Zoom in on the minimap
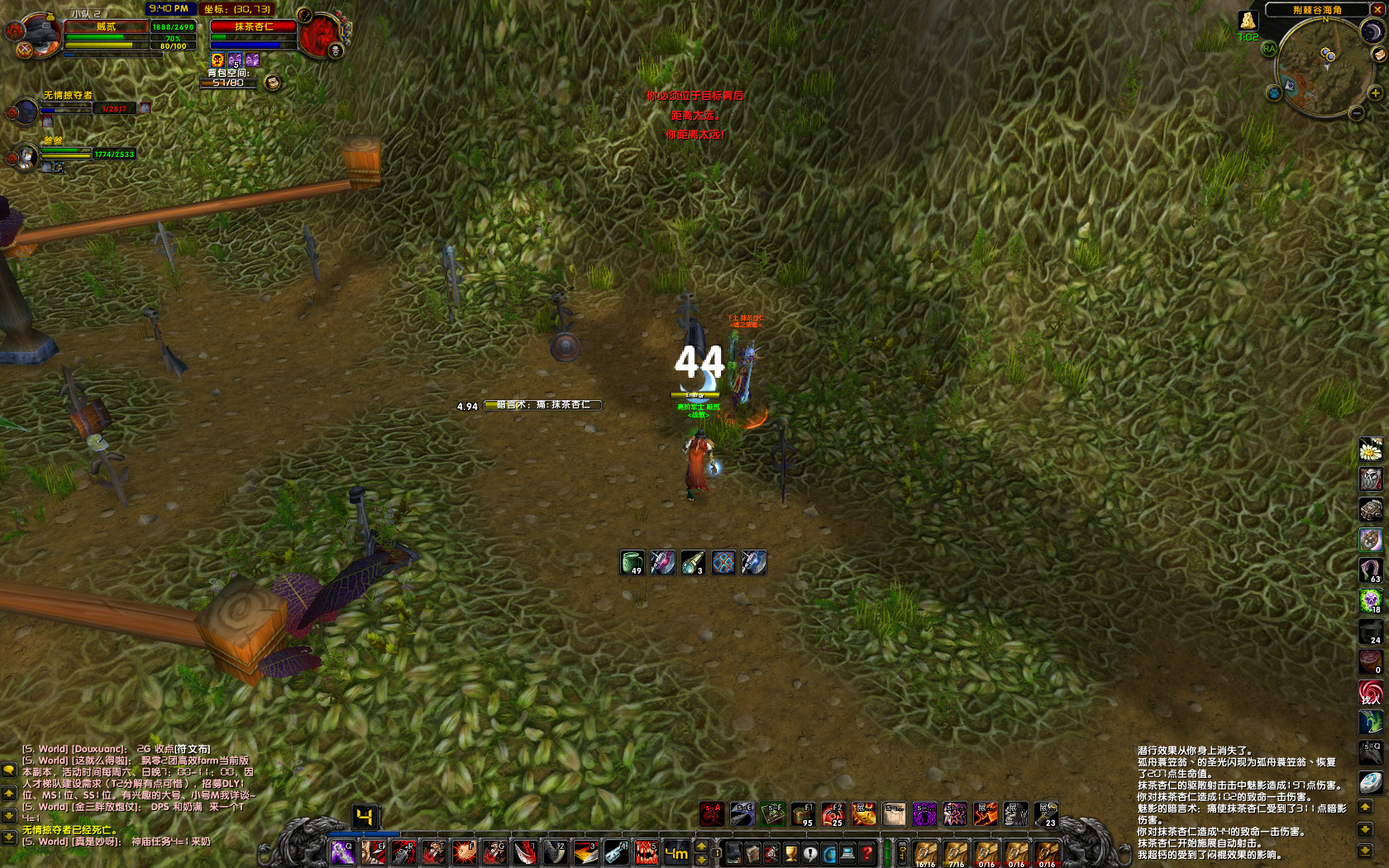This screenshot has height=868, width=1389. point(1375,93)
